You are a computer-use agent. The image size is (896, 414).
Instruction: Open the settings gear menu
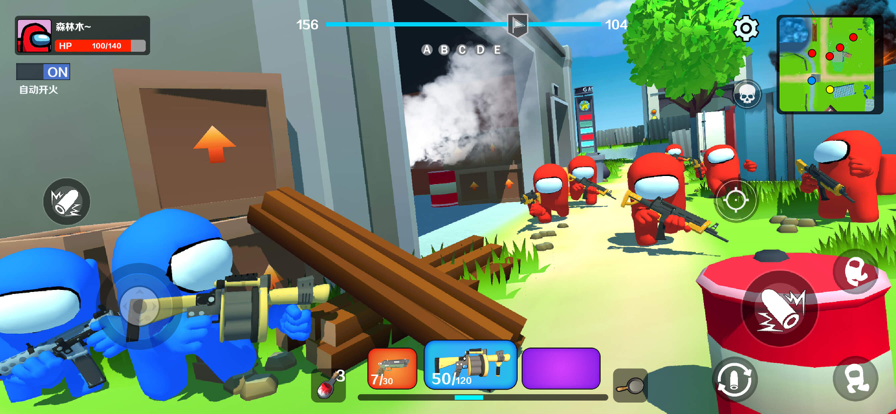pos(746,28)
